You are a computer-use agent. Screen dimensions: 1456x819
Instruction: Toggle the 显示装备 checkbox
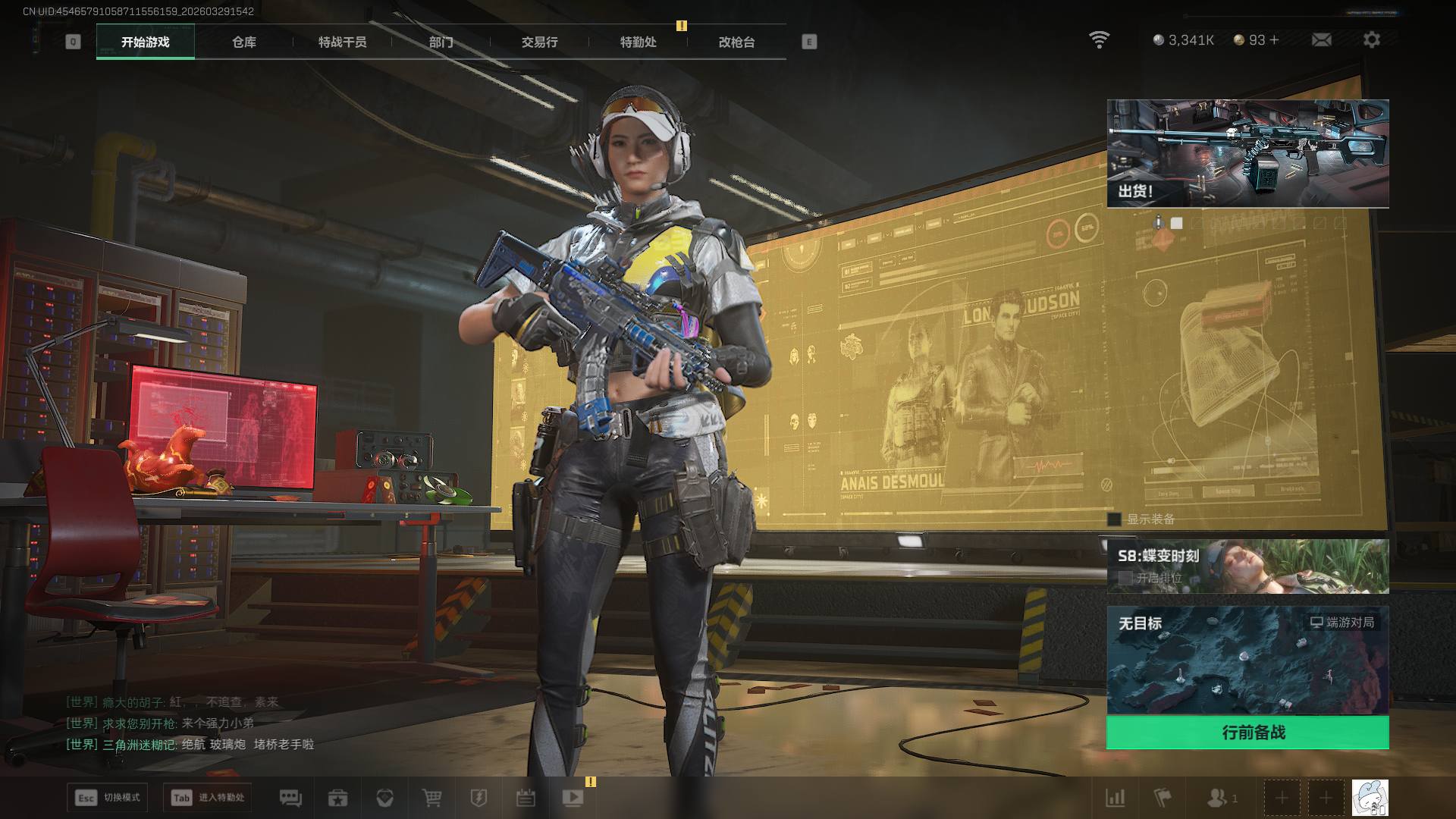tap(1114, 519)
